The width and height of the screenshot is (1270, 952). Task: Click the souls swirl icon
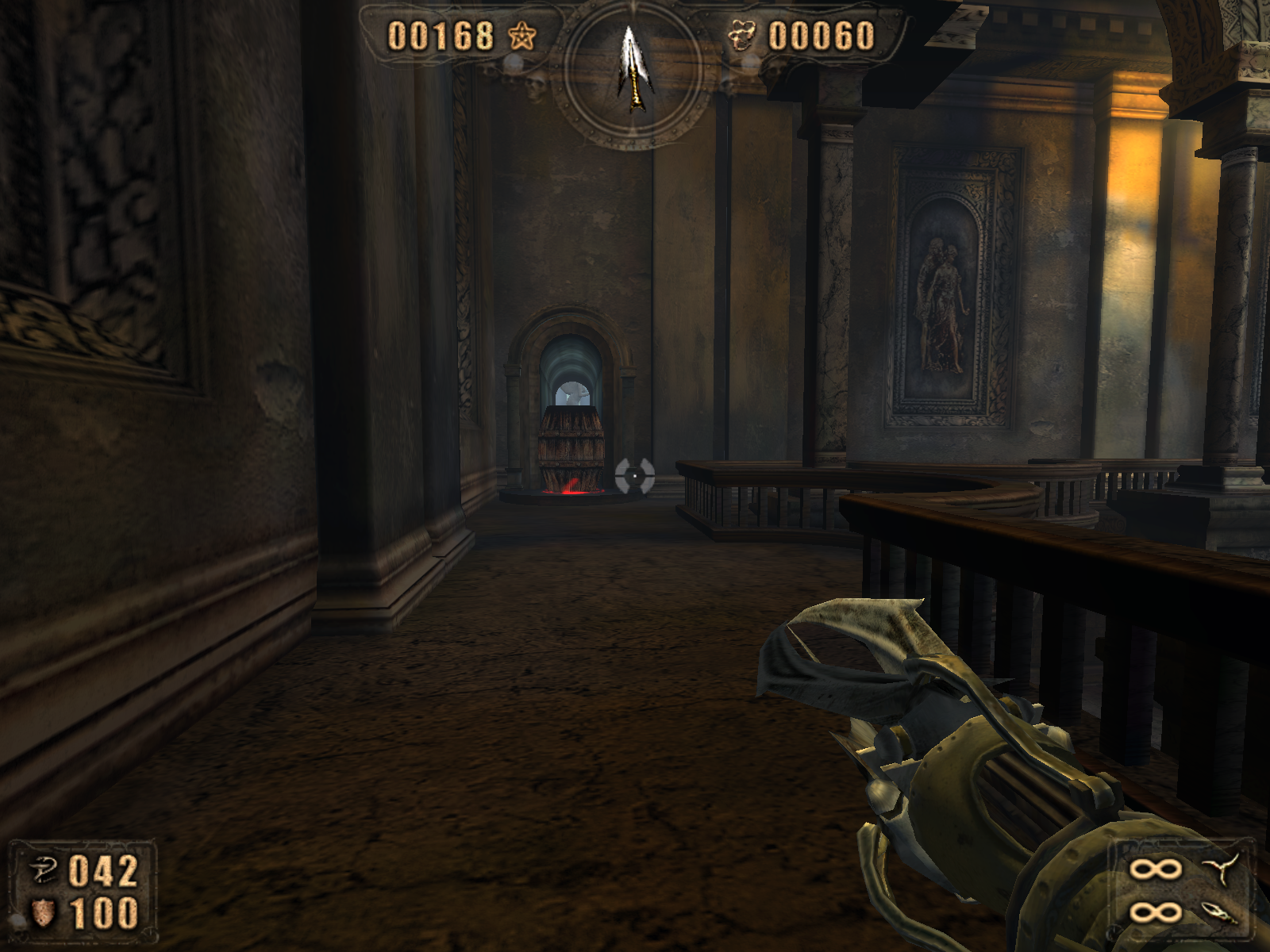741,36
